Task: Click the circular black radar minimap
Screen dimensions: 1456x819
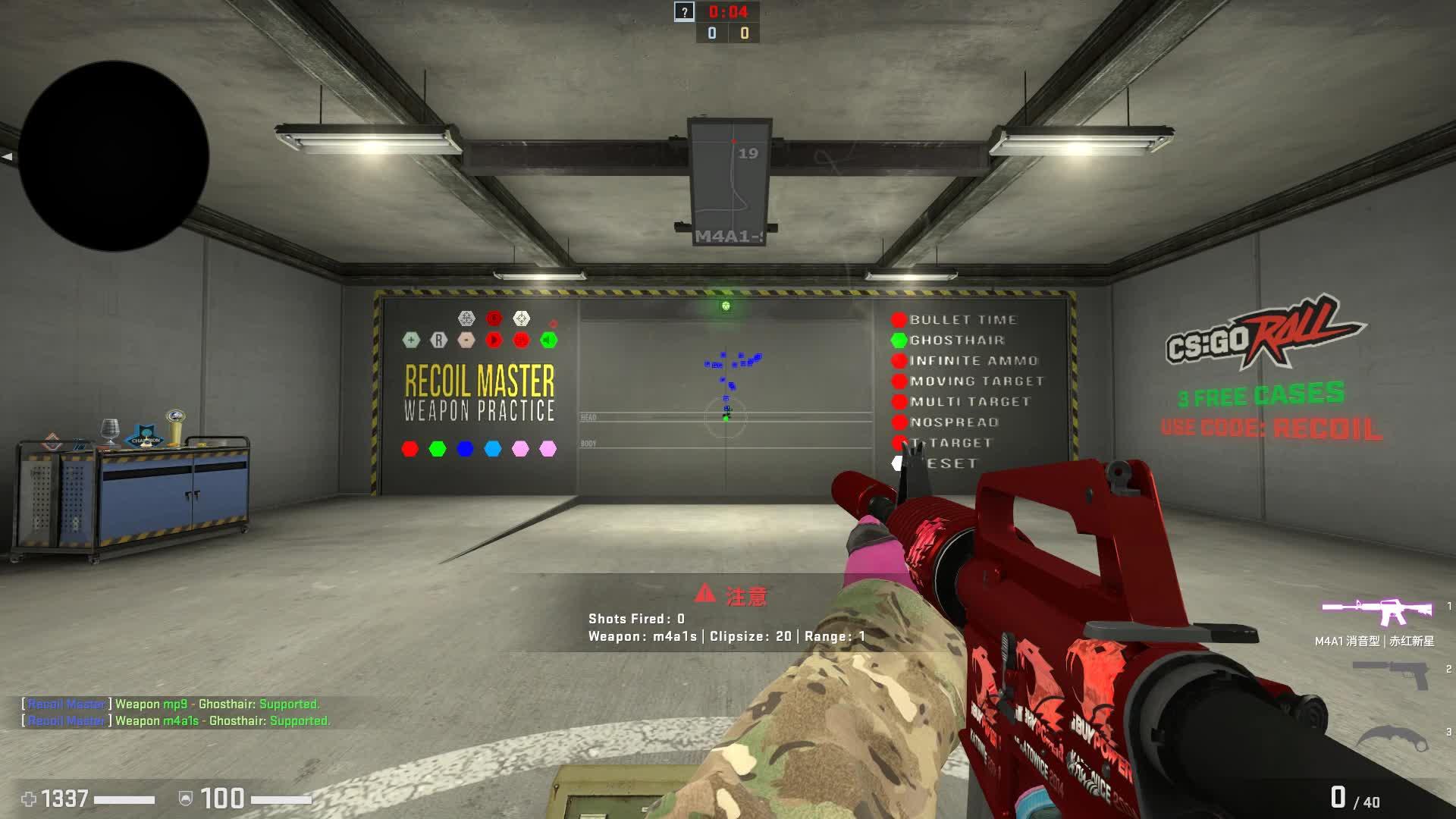Action: click(114, 156)
